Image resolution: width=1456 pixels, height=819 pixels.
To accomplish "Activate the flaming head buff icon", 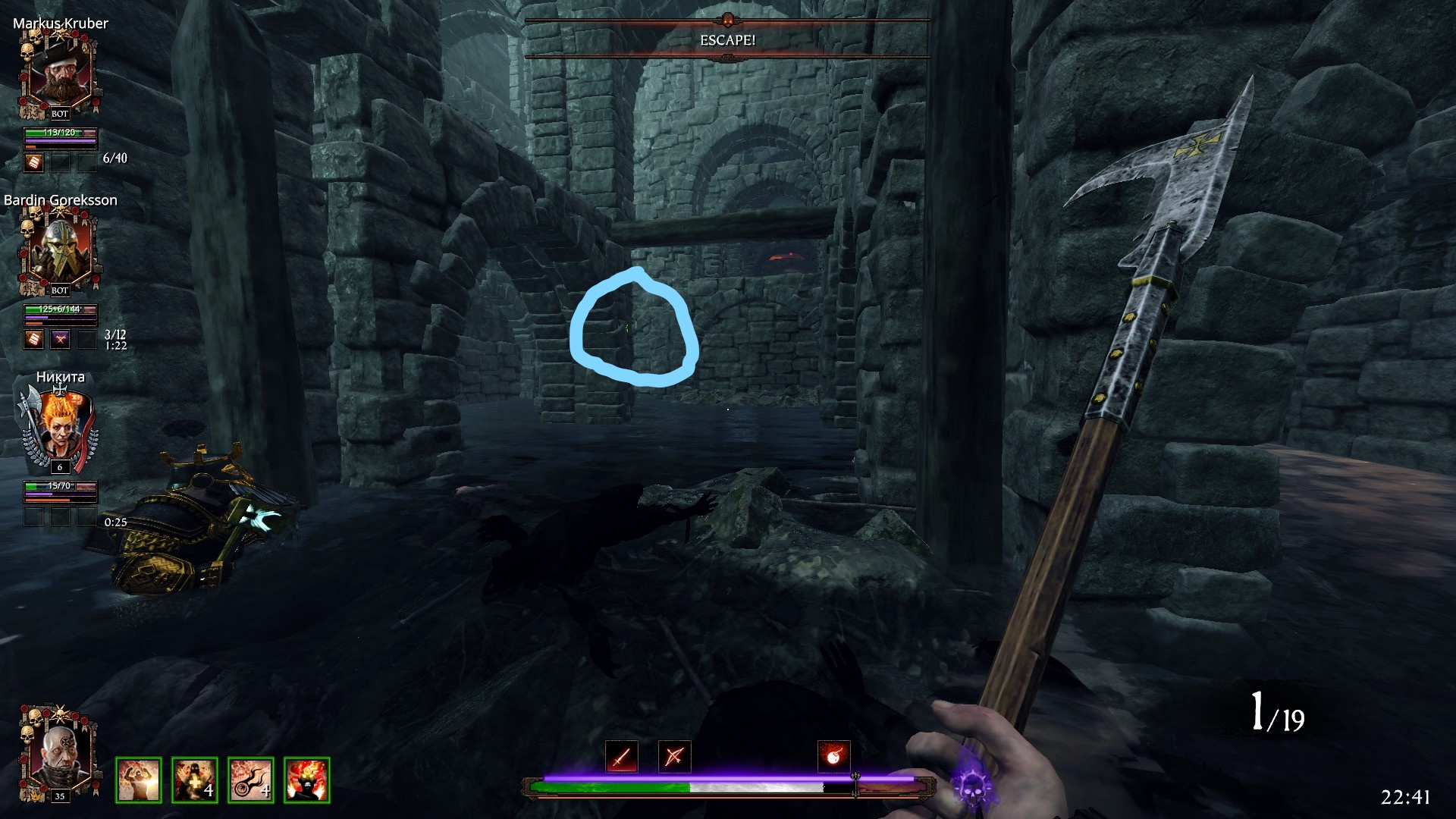I will click(x=307, y=780).
